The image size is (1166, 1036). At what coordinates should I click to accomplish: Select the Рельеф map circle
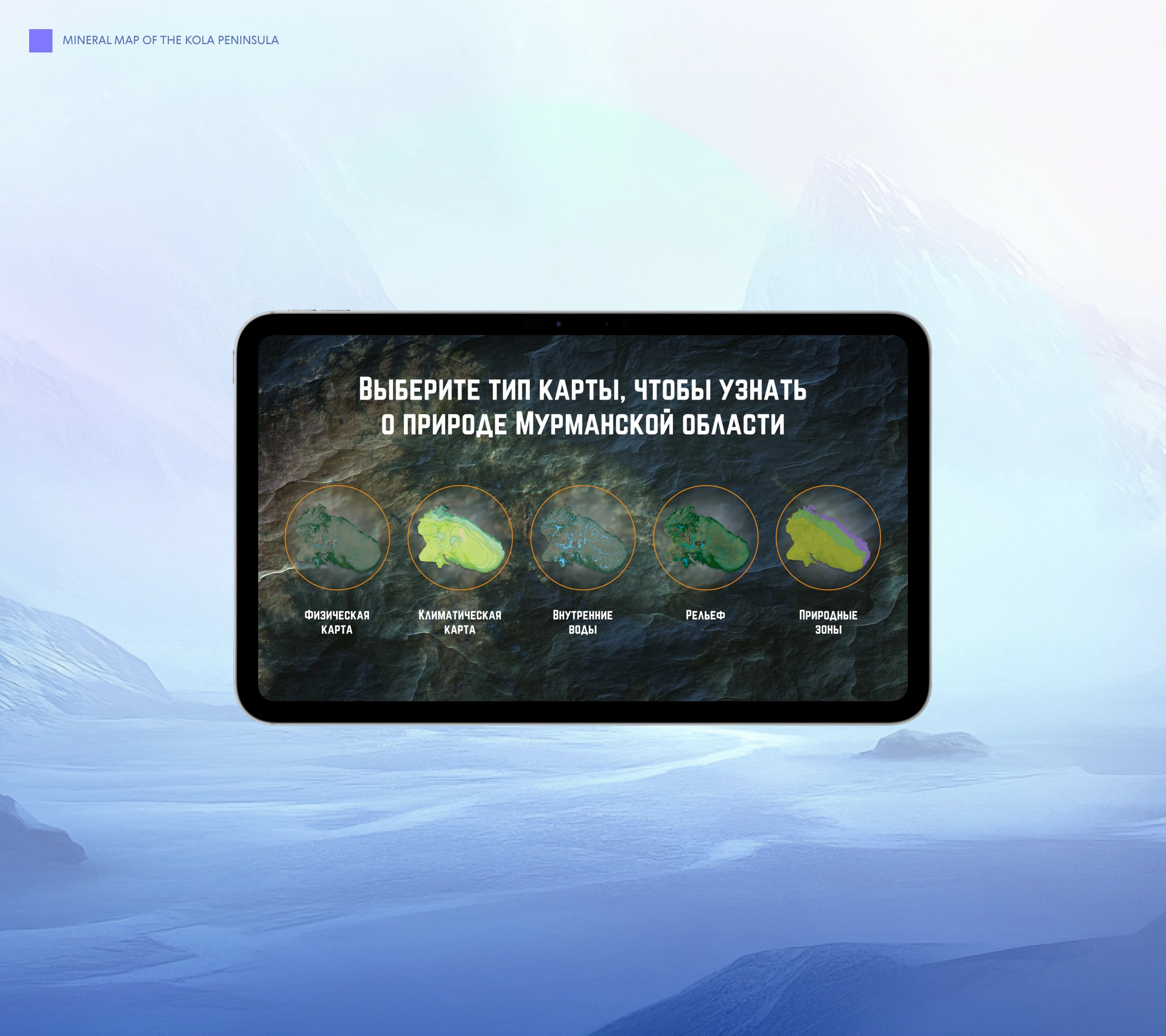coord(706,538)
